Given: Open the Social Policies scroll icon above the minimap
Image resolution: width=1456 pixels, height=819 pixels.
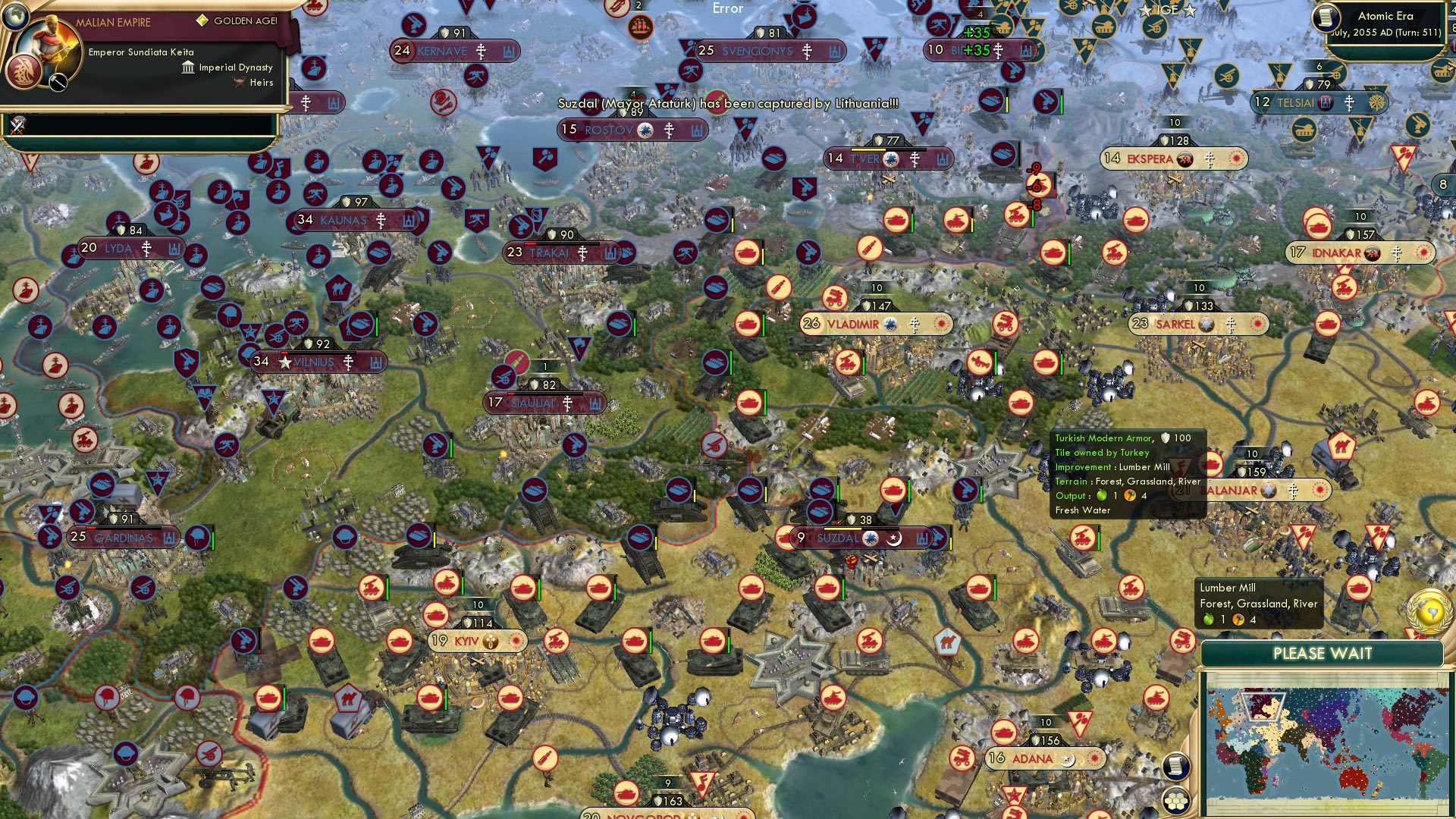Looking at the screenshot, I should pos(1176,766).
